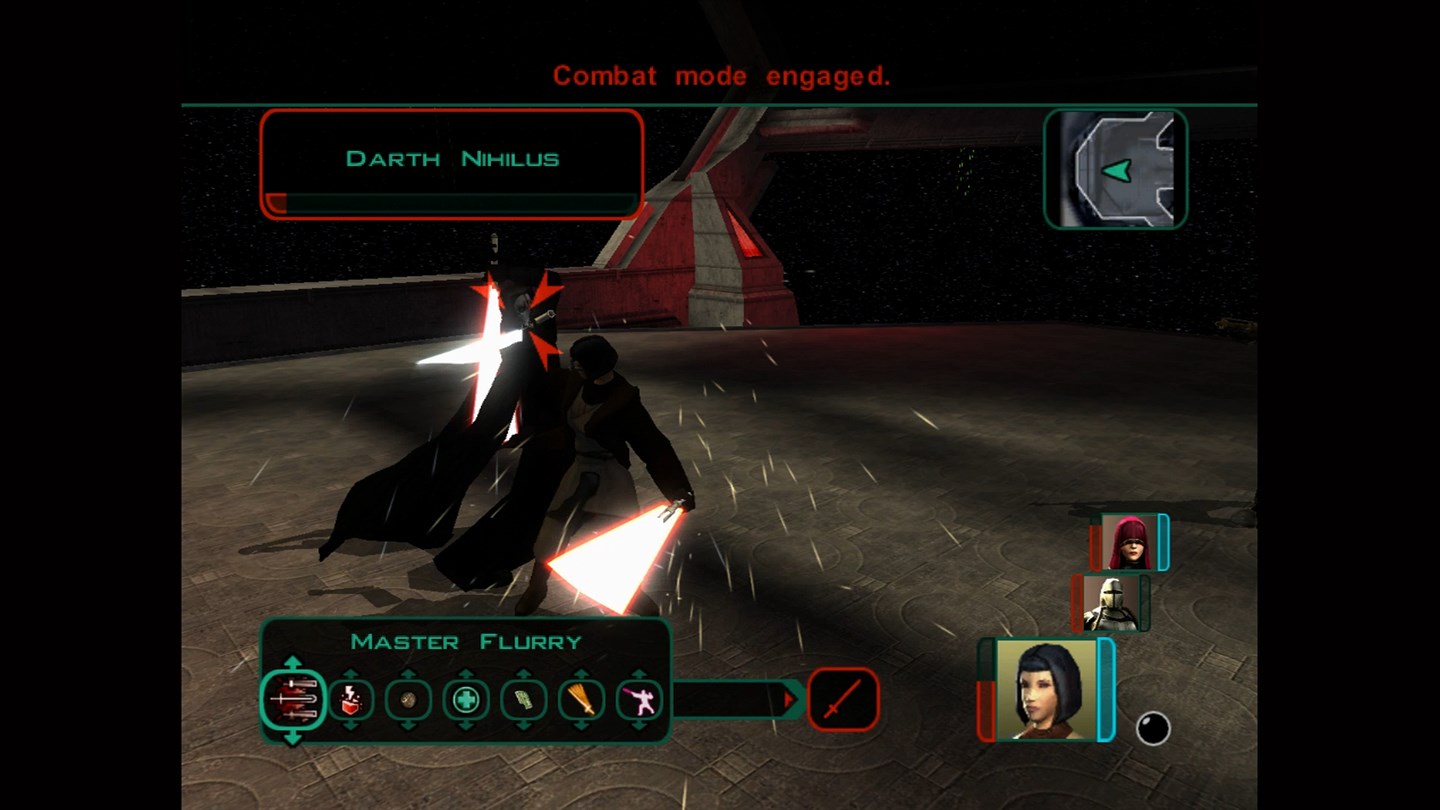Image resolution: width=1440 pixels, height=810 pixels.
Task: Use the red lightning stimulant item slot
Action: (x=351, y=699)
